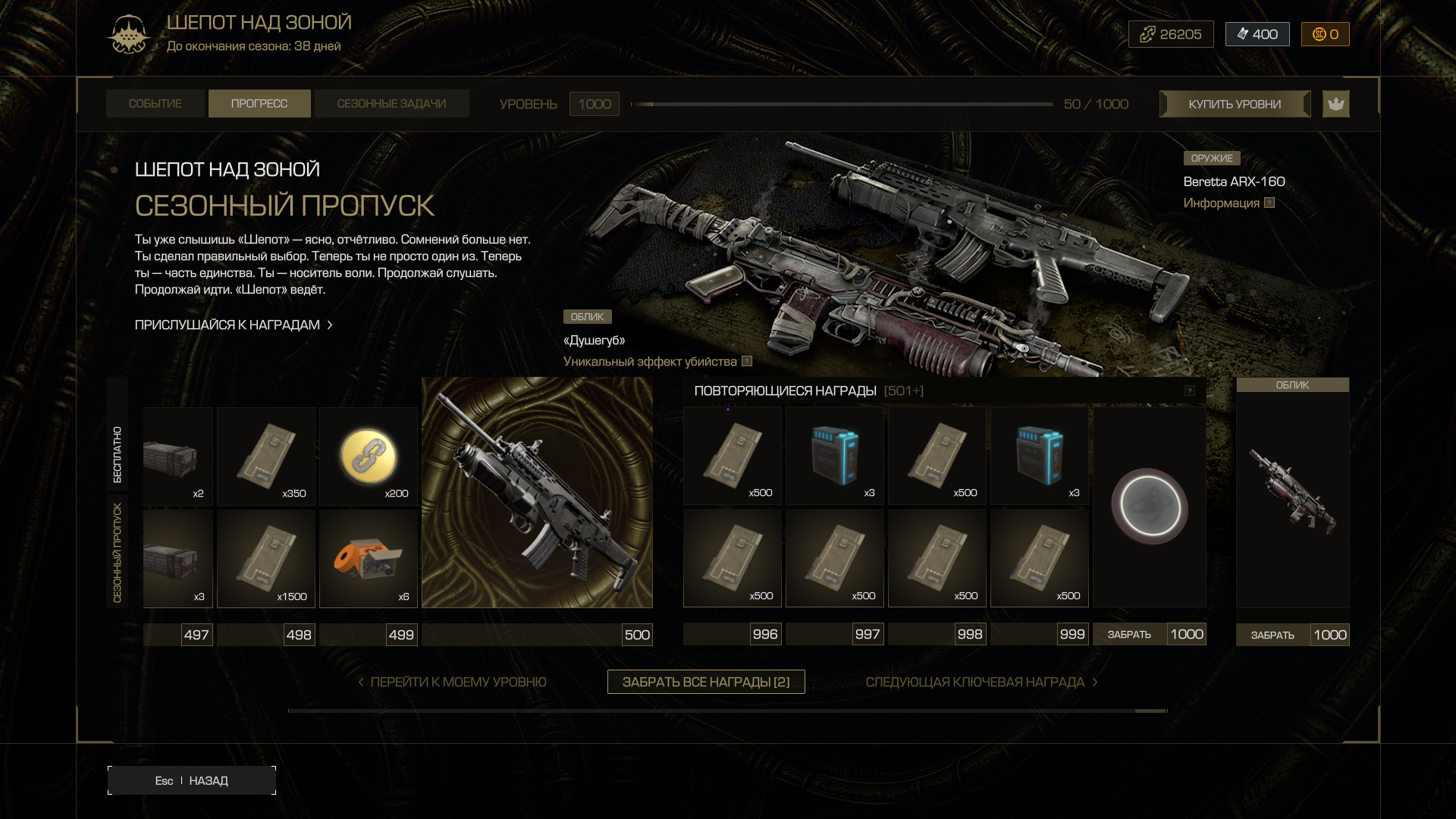Click the КУПИТЬ УРОВНИ button
Image resolution: width=1456 pixels, height=819 pixels.
[x=1235, y=104]
